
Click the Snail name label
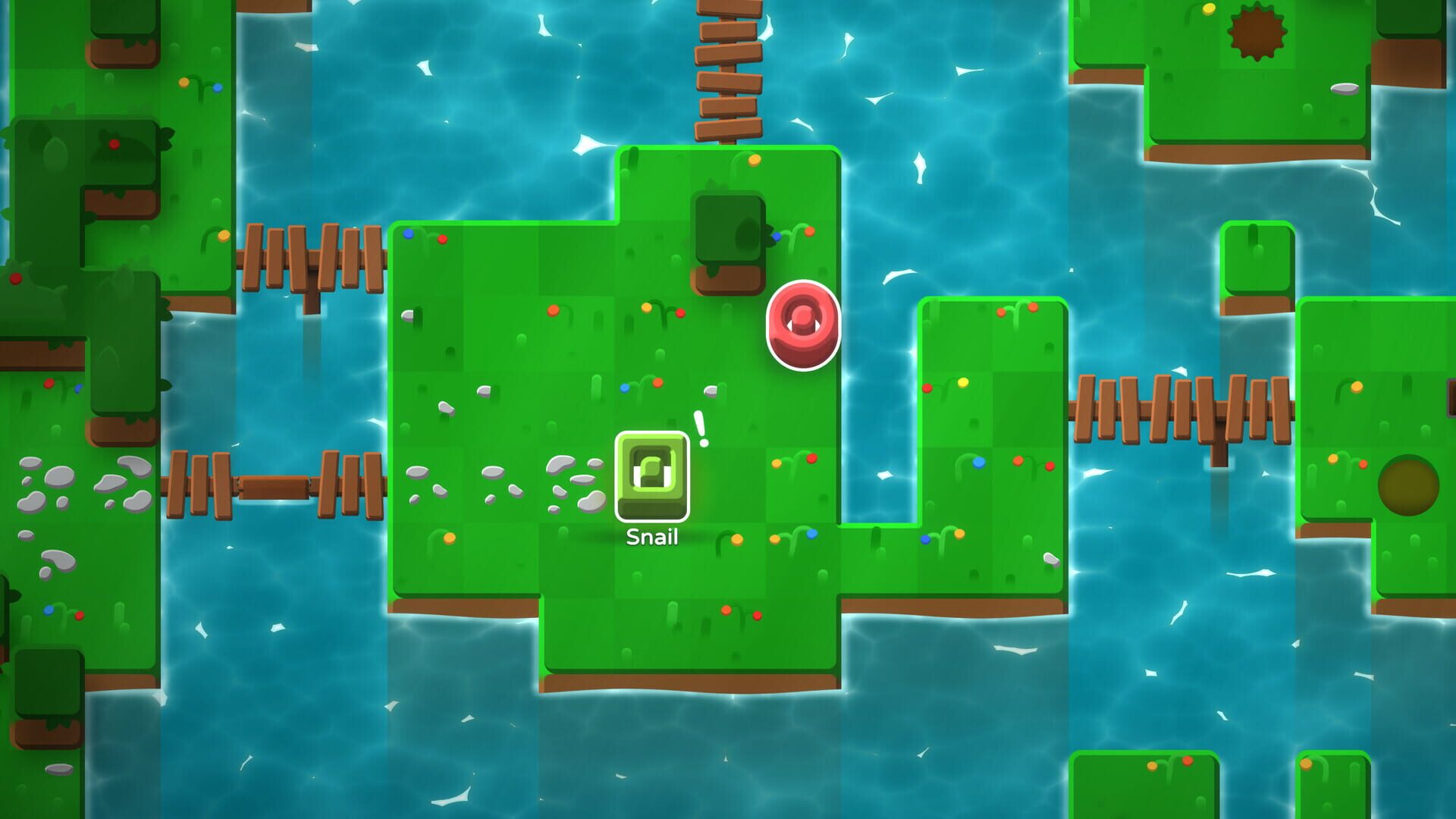pyautogui.click(x=651, y=539)
